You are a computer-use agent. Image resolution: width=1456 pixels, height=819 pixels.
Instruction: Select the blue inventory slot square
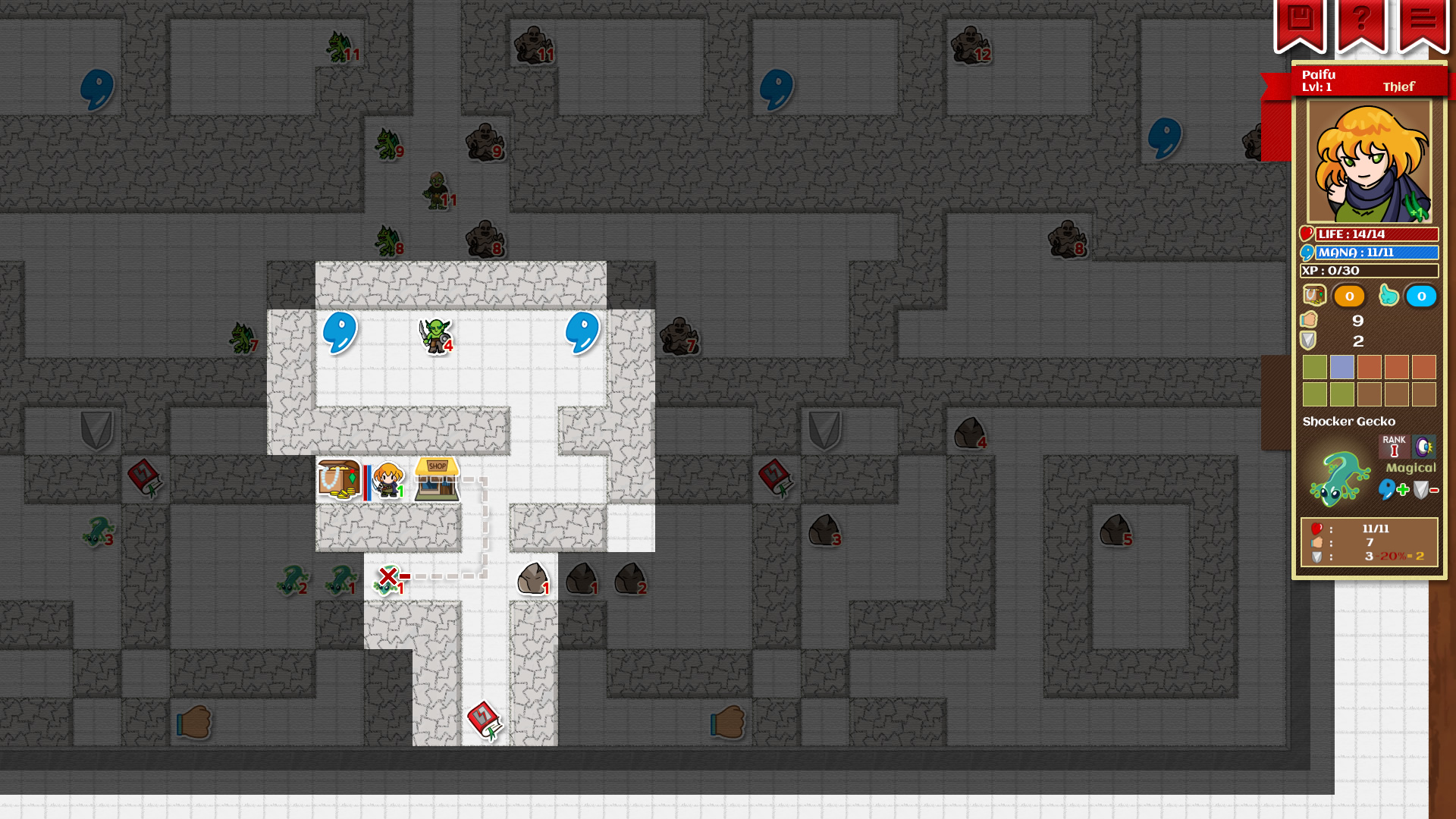(1342, 368)
